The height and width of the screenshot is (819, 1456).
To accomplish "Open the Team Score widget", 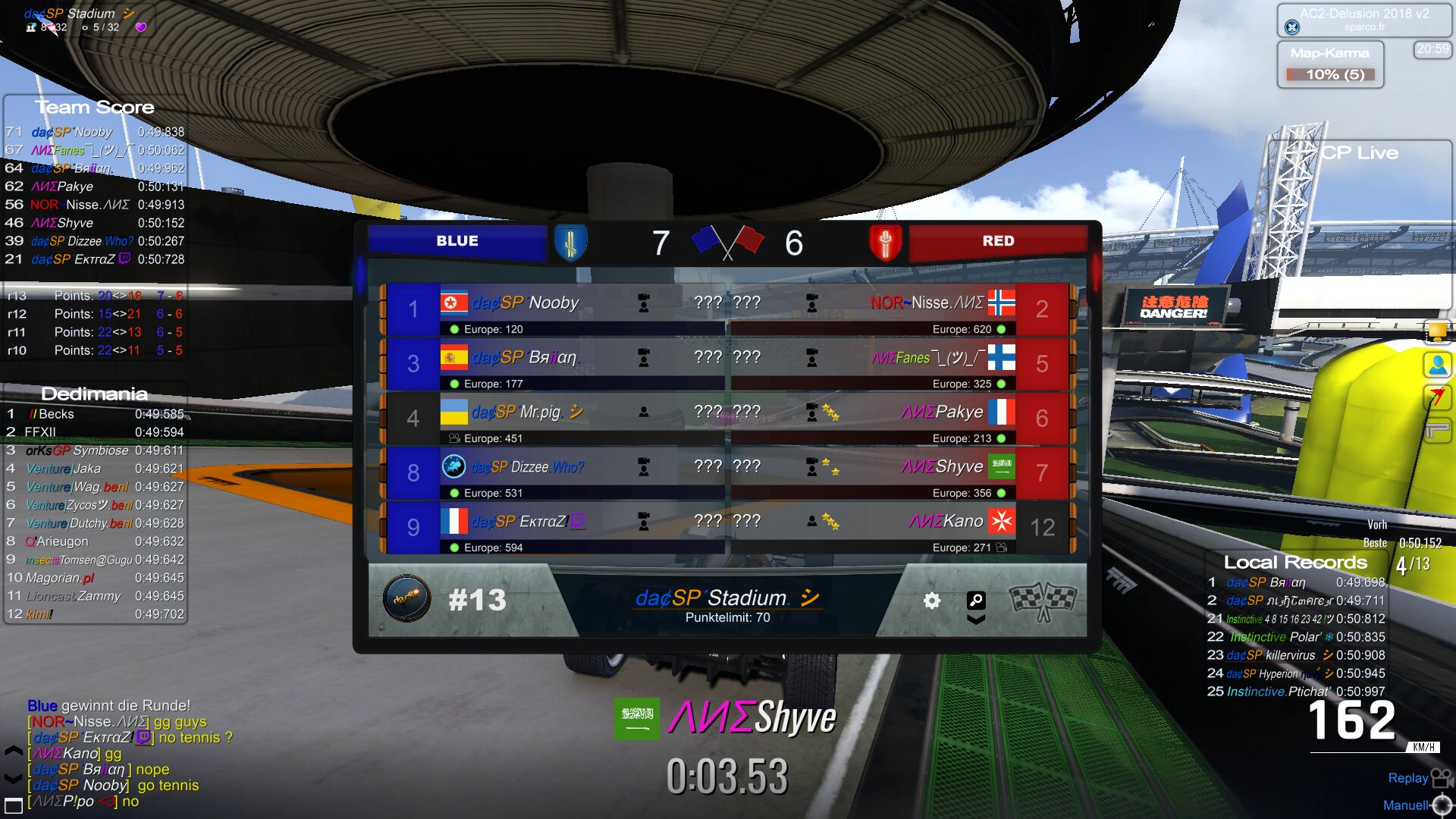I will (x=94, y=107).
